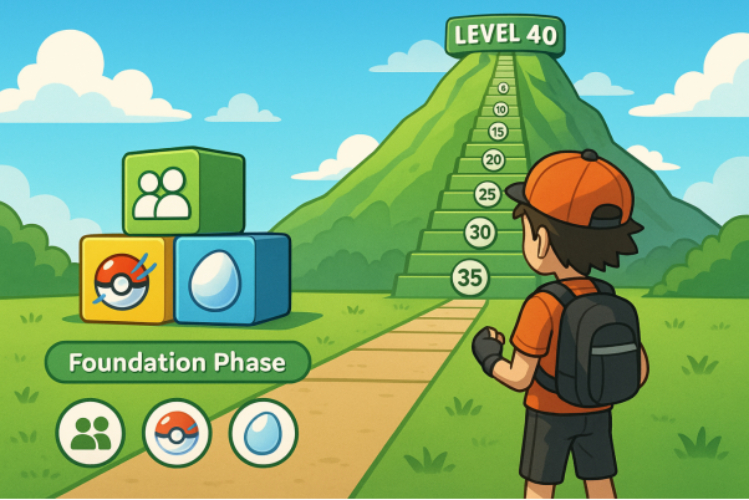
Task: Select the Foundation Phase label
Action: [177, 362]
